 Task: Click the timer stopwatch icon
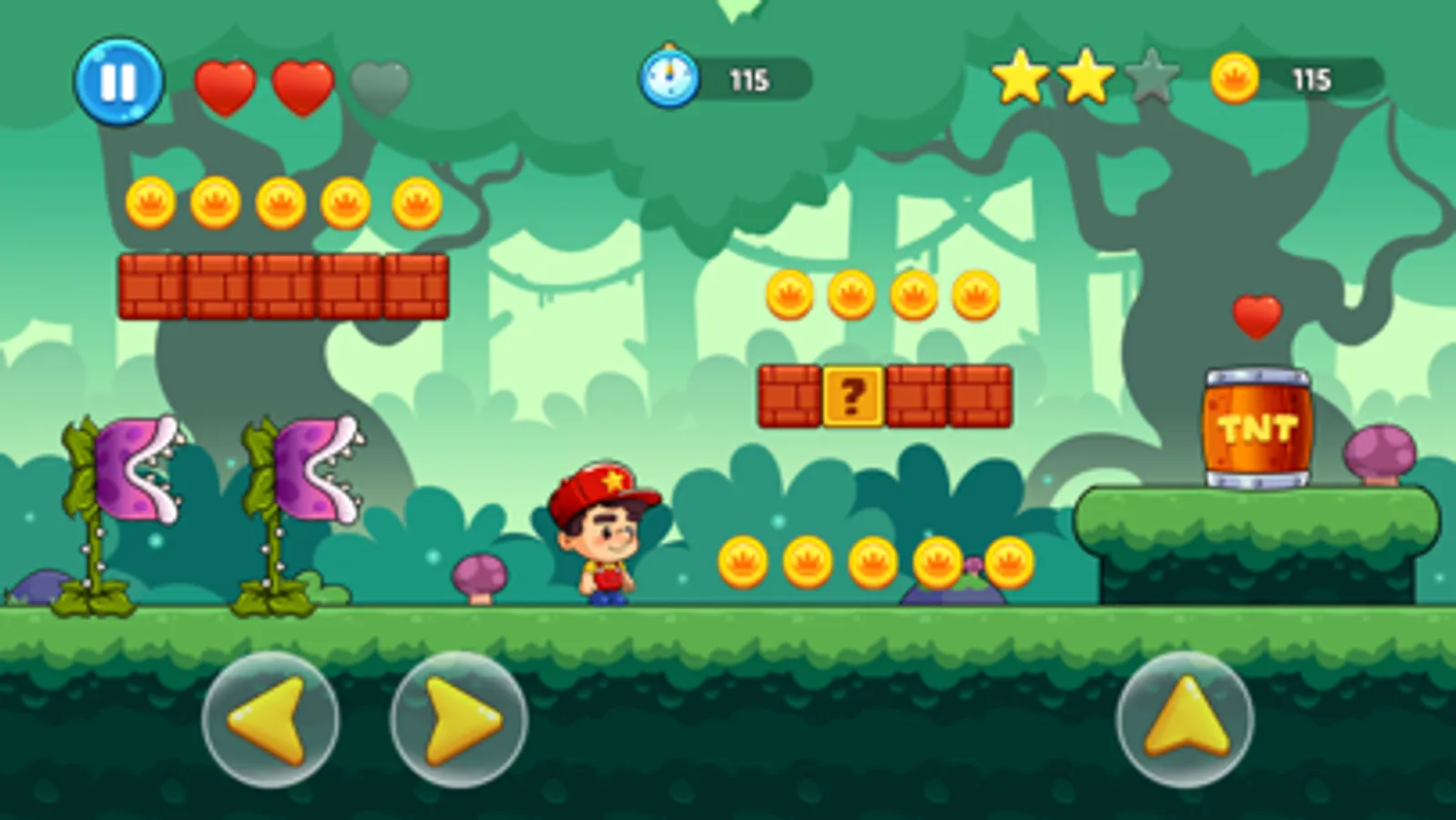671,77
